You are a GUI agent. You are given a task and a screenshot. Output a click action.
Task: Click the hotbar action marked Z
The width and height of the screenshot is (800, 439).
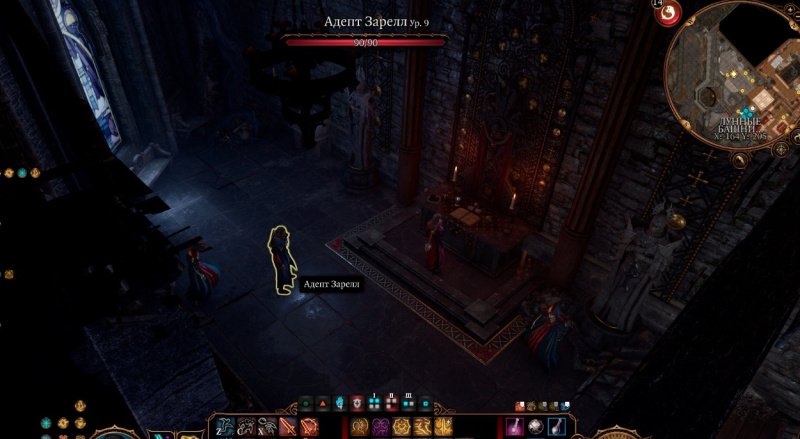click(x=224, y=427)
